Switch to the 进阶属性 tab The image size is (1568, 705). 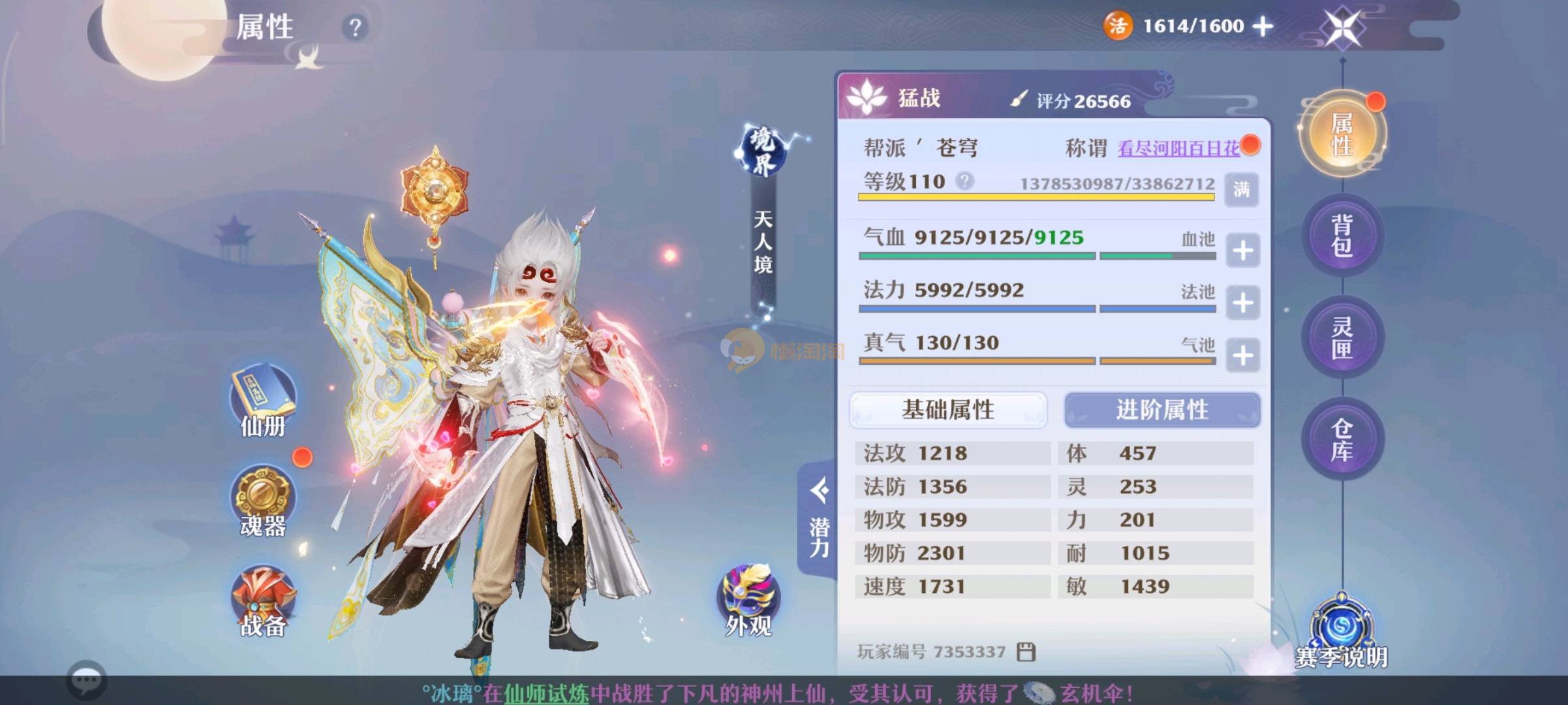coord(1162,410)
